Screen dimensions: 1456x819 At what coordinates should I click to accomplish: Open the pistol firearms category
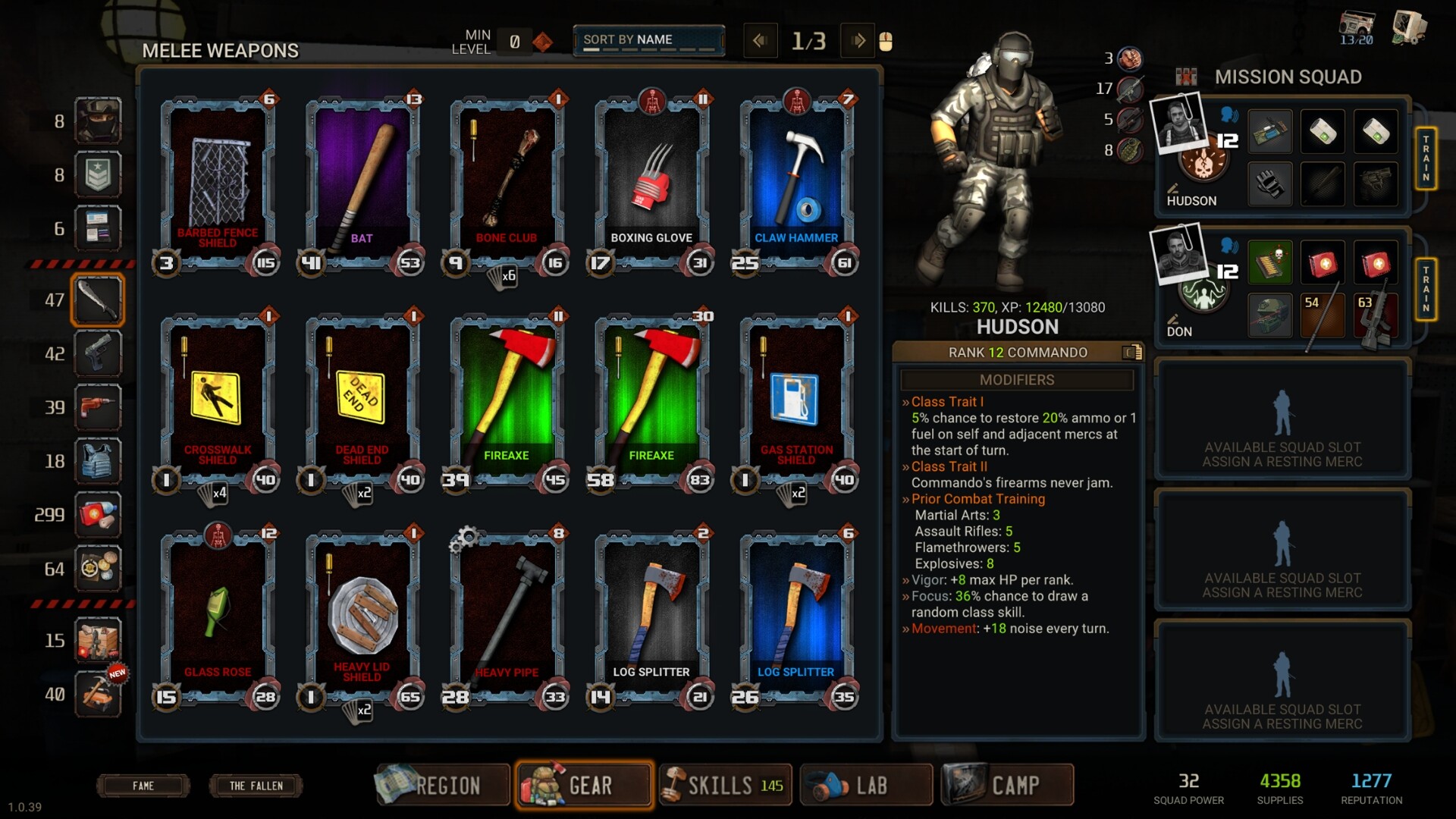click(98, 354)
